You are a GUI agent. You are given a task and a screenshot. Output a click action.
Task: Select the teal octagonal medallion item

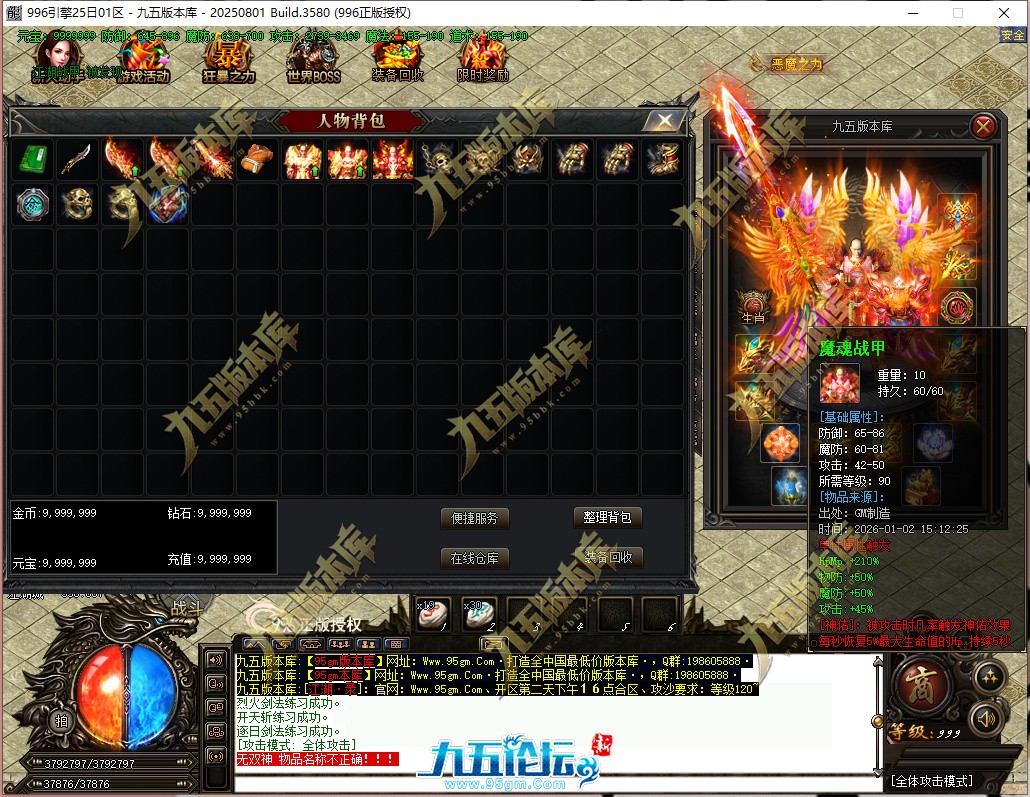[33, 204]
